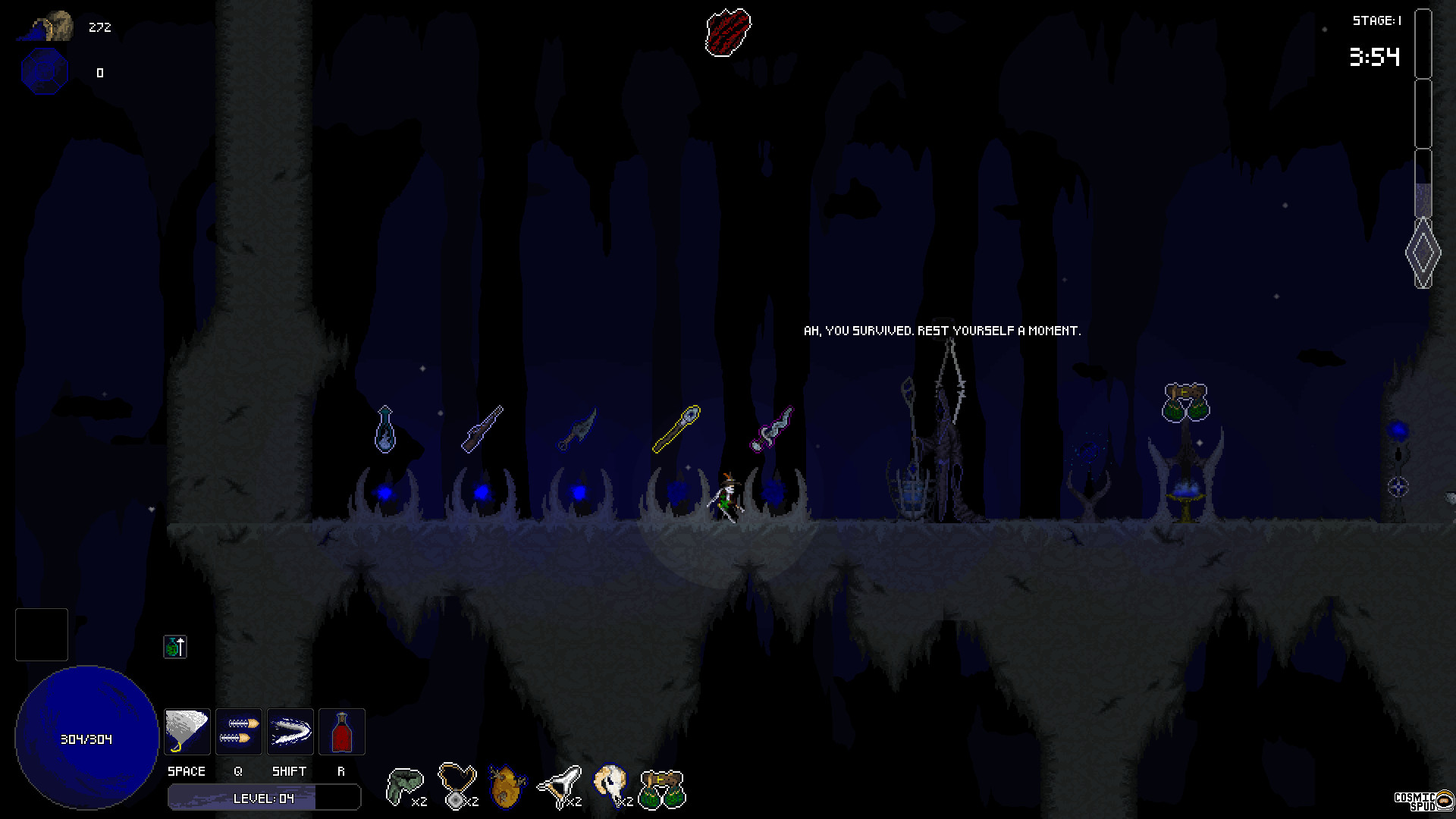The height and width of the screenshot is (819, 1456).
Task: Select the SPACE whirlwind ability icon
Action: click(187, 731)
